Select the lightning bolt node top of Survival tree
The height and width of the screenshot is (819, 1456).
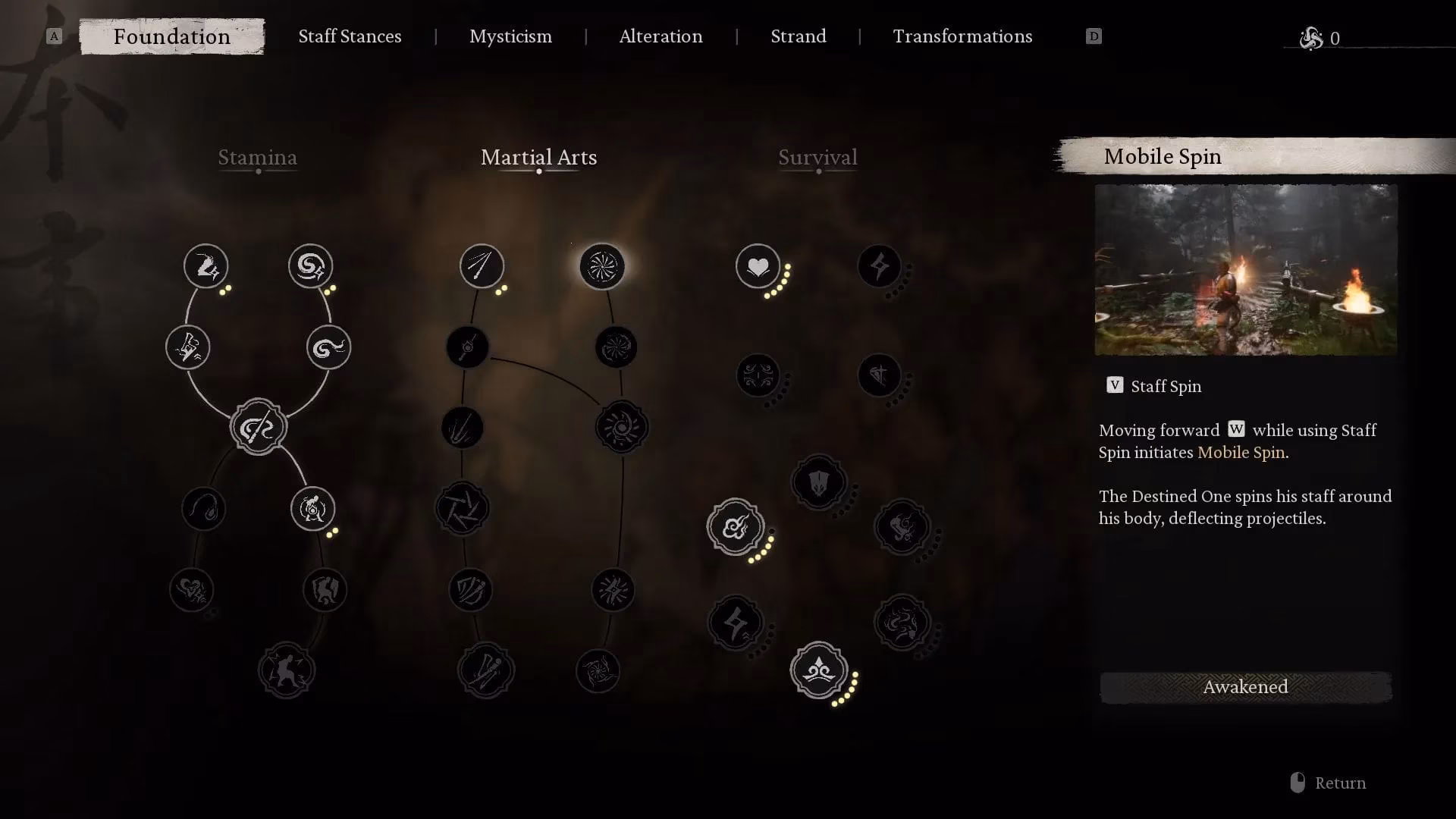pos(880,267)
